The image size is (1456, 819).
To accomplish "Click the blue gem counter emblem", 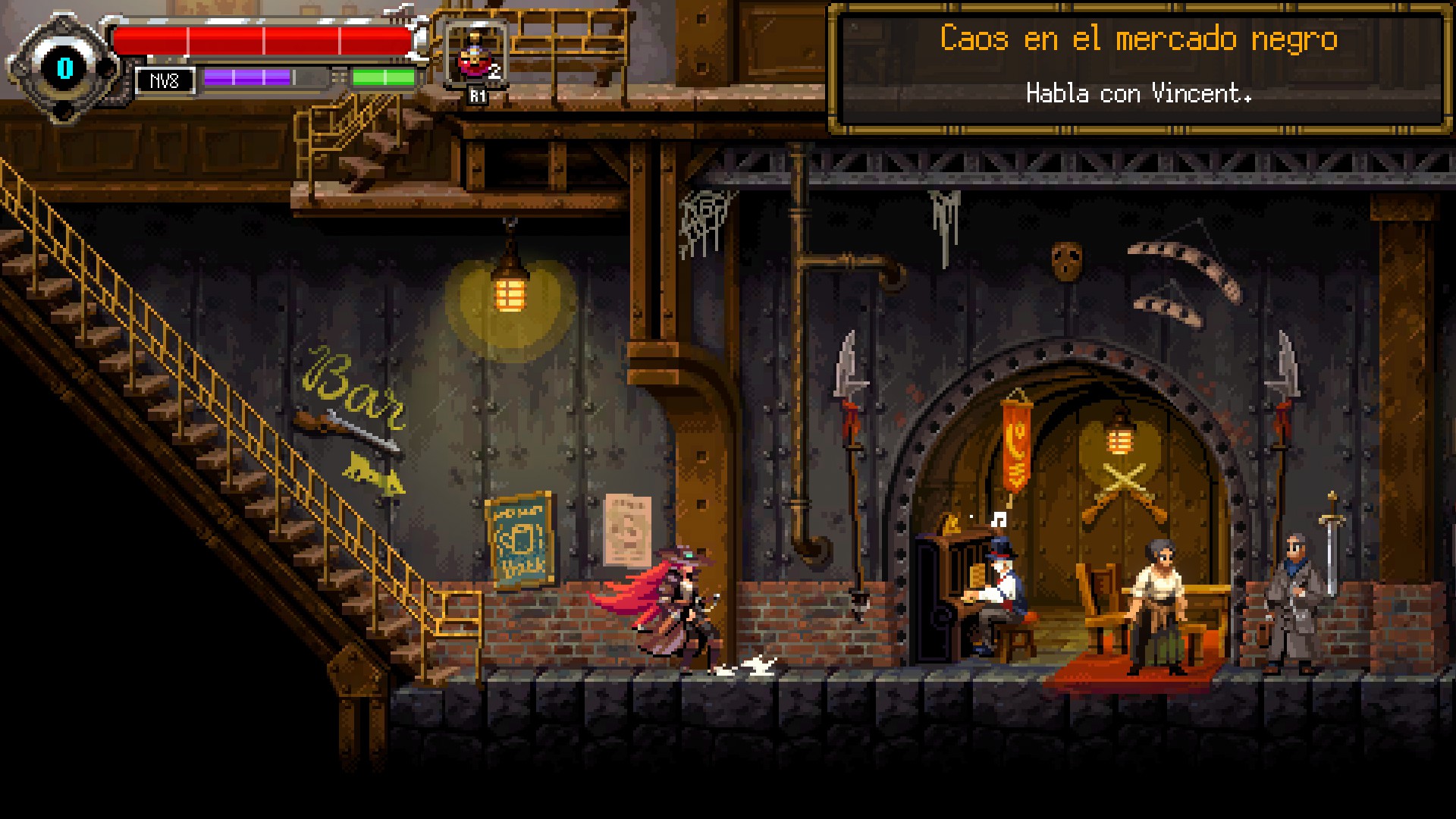I will (64, 68).
